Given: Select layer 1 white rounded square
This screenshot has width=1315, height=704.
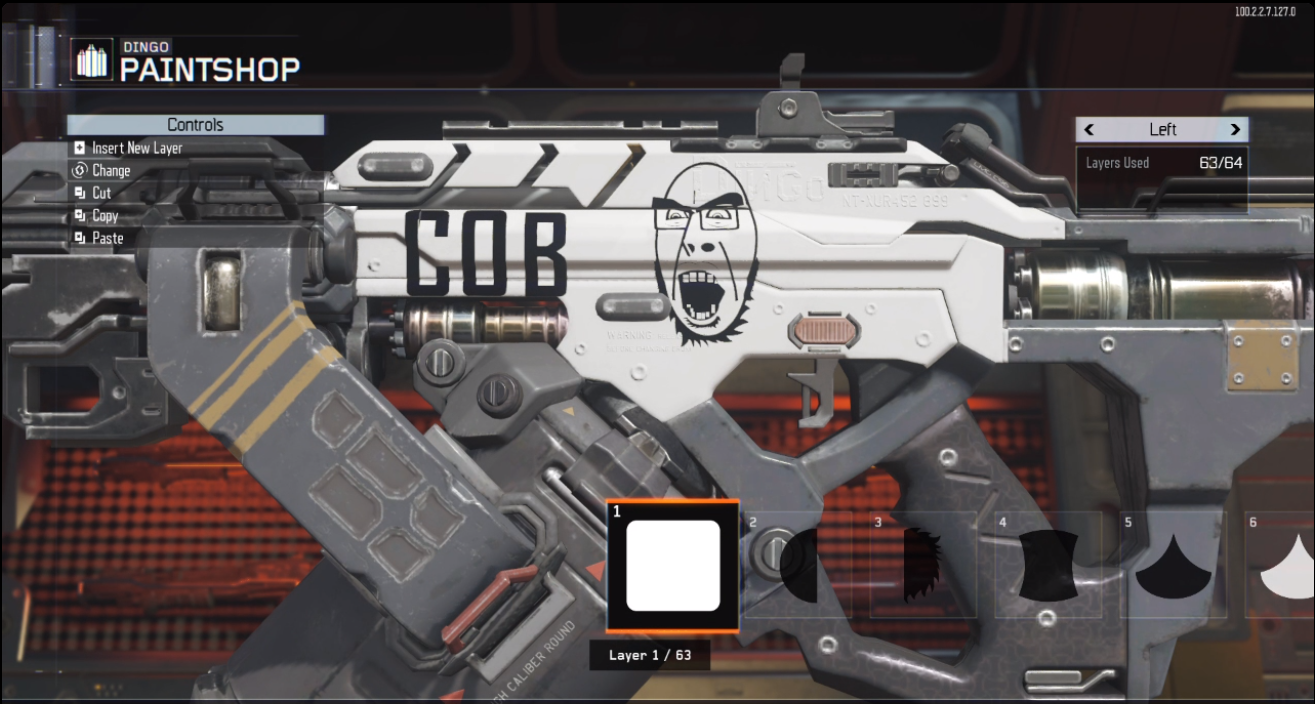Looking at the screenshot, I should click(673, 566).
